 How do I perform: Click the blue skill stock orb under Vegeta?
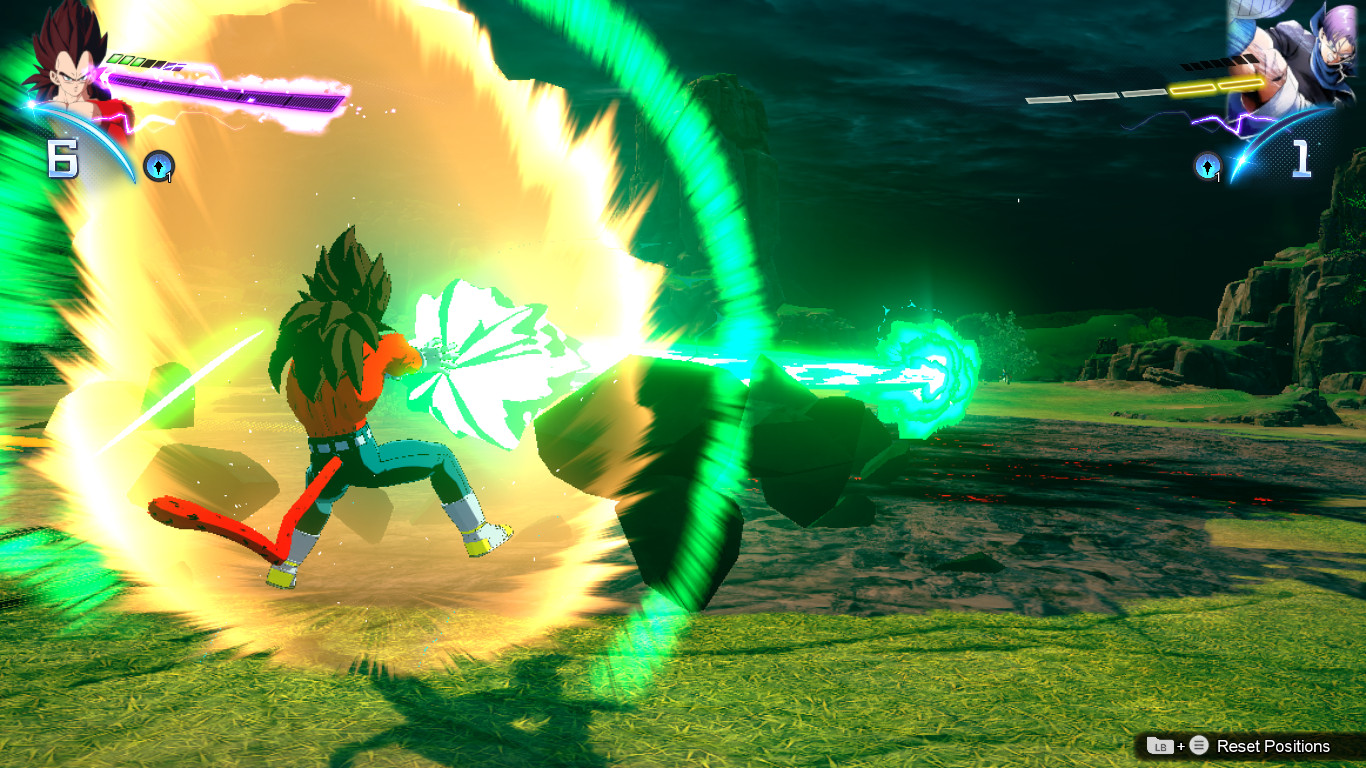(x=159, y=165)
